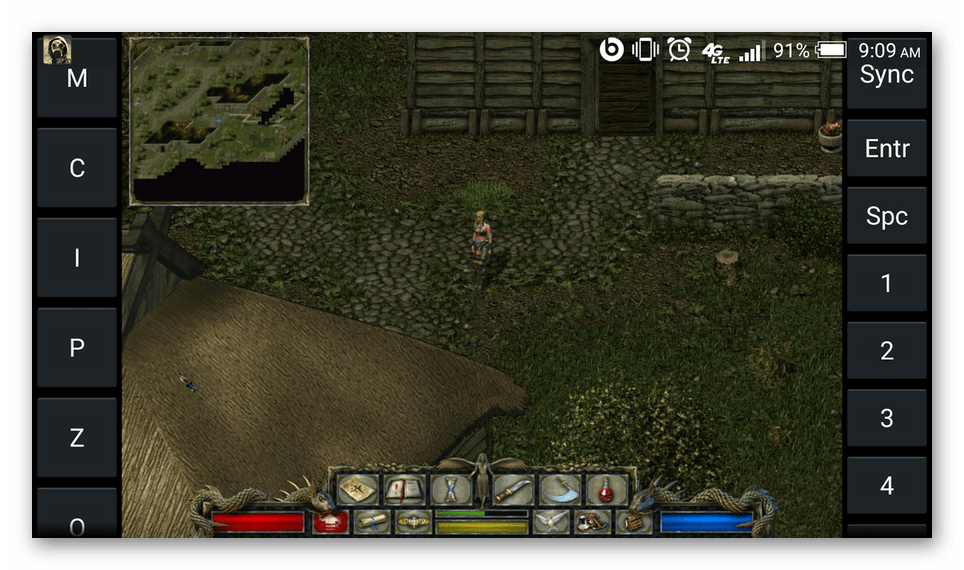Tap the M overlay key
Viewport: 964px width, 570px height.
click(x=77, y=79)
